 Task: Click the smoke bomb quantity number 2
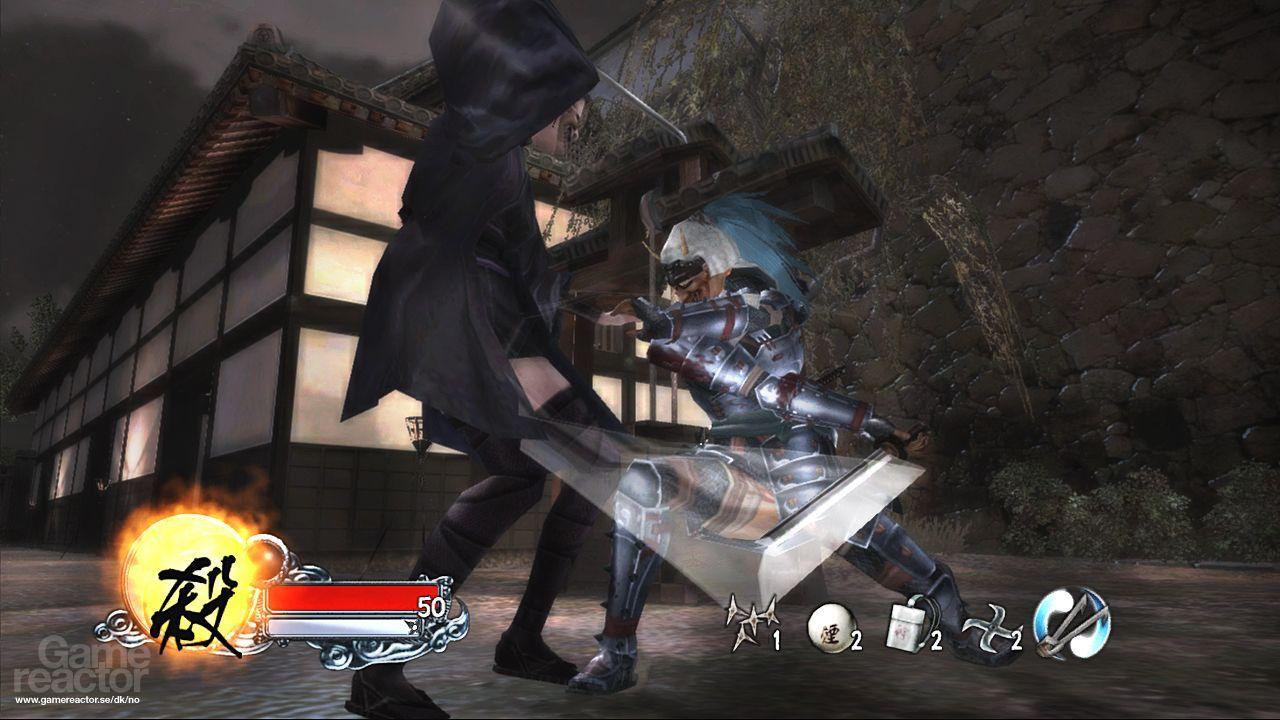click(855, 639)
